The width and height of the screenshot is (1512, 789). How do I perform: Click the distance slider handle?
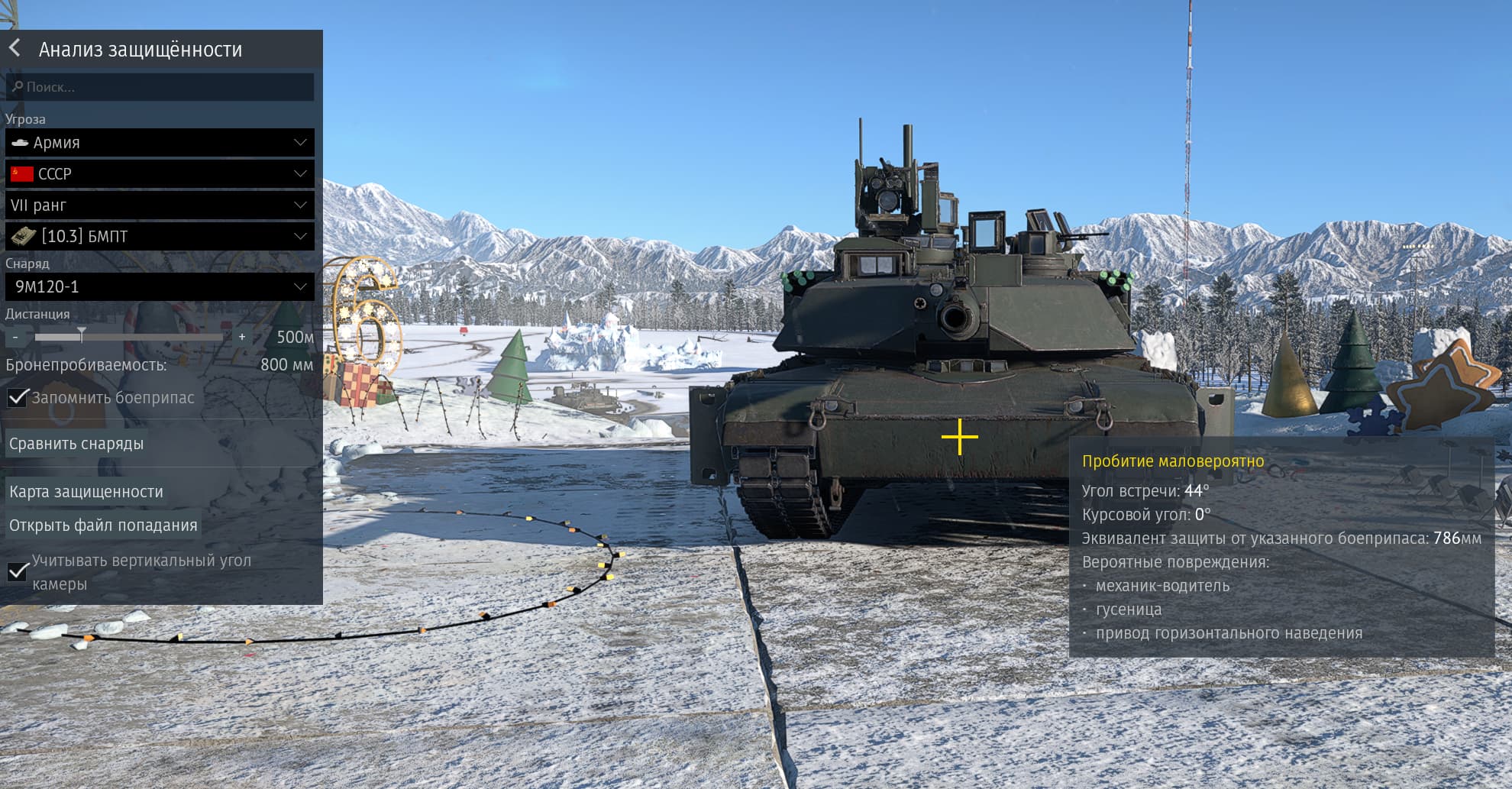tap(81, 335)
